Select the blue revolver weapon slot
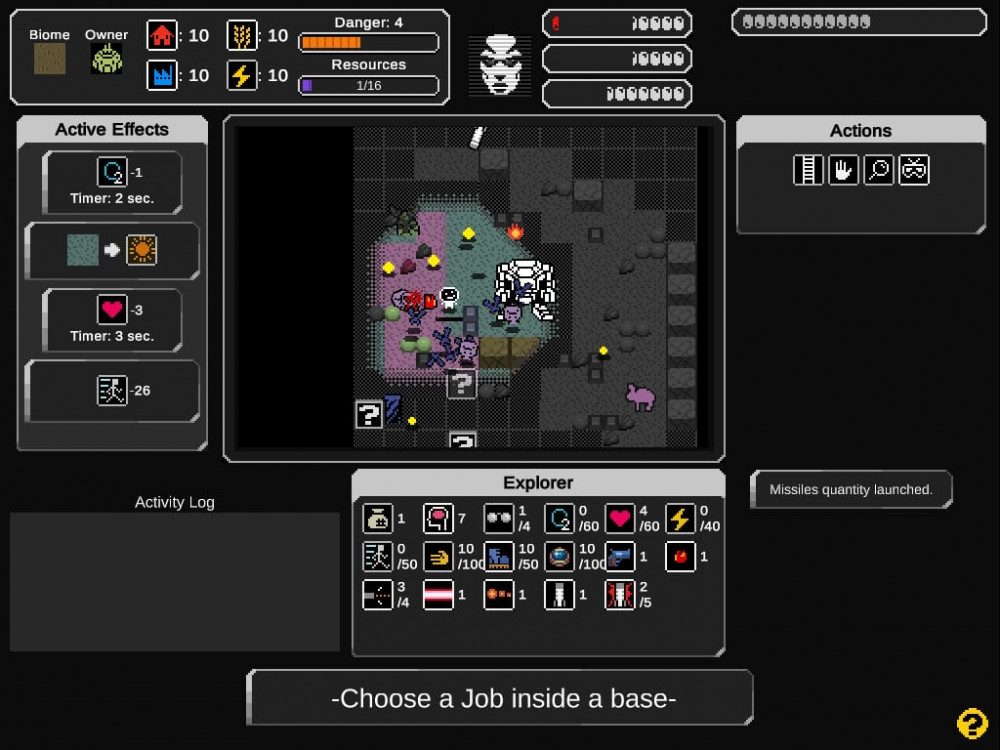Screen dimensions: 1000x750 (x=620, y=557)
